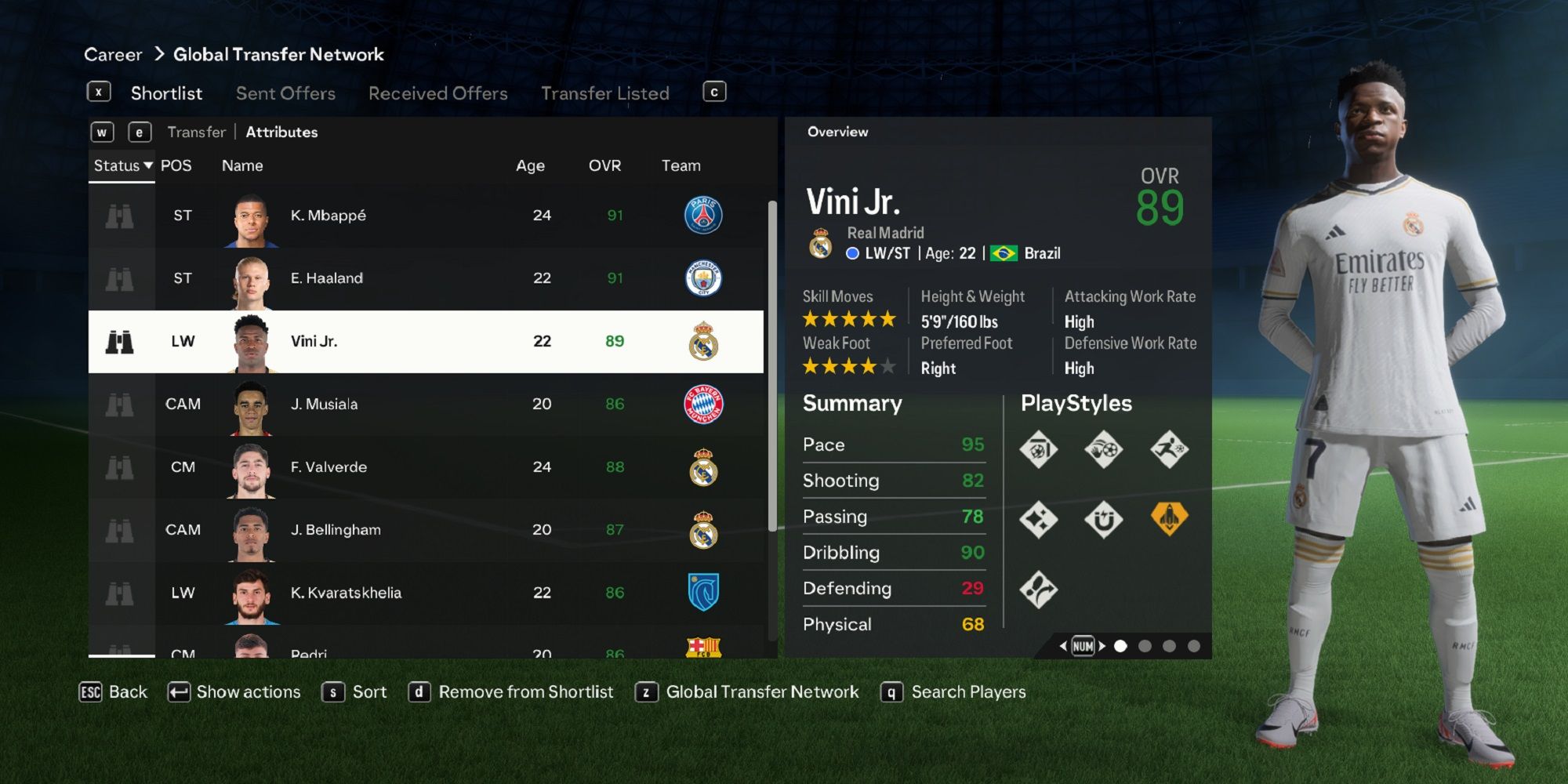Toggle scout binoculars icon for K. Mbappé
The width and height of the screenshot is (1568, 784).
pos(122,215)
